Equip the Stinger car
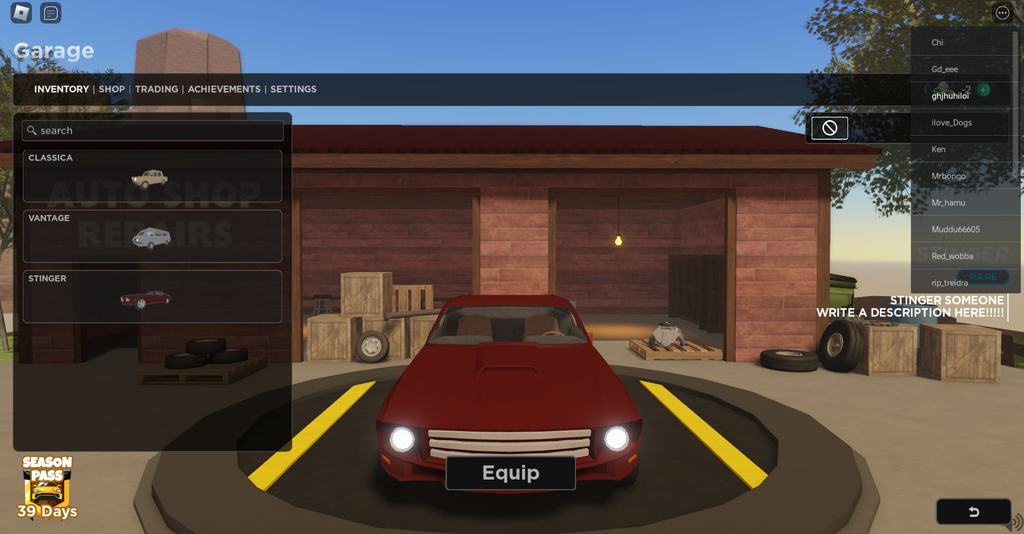Image resolution: width=1024 pixels, height=534 pixels. 510,473
